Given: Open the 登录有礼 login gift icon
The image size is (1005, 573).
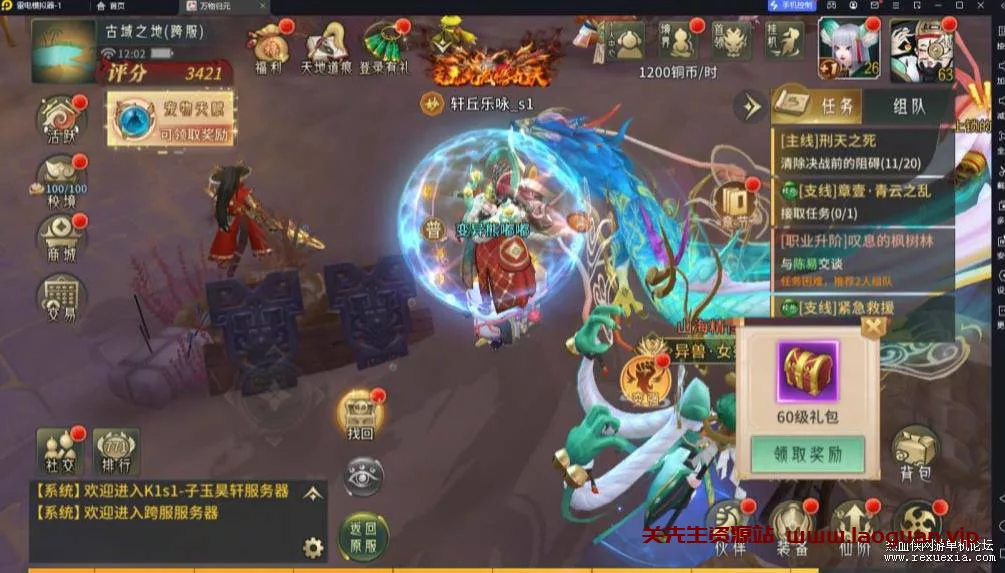Looking at the screenshot, I should 384,48.
